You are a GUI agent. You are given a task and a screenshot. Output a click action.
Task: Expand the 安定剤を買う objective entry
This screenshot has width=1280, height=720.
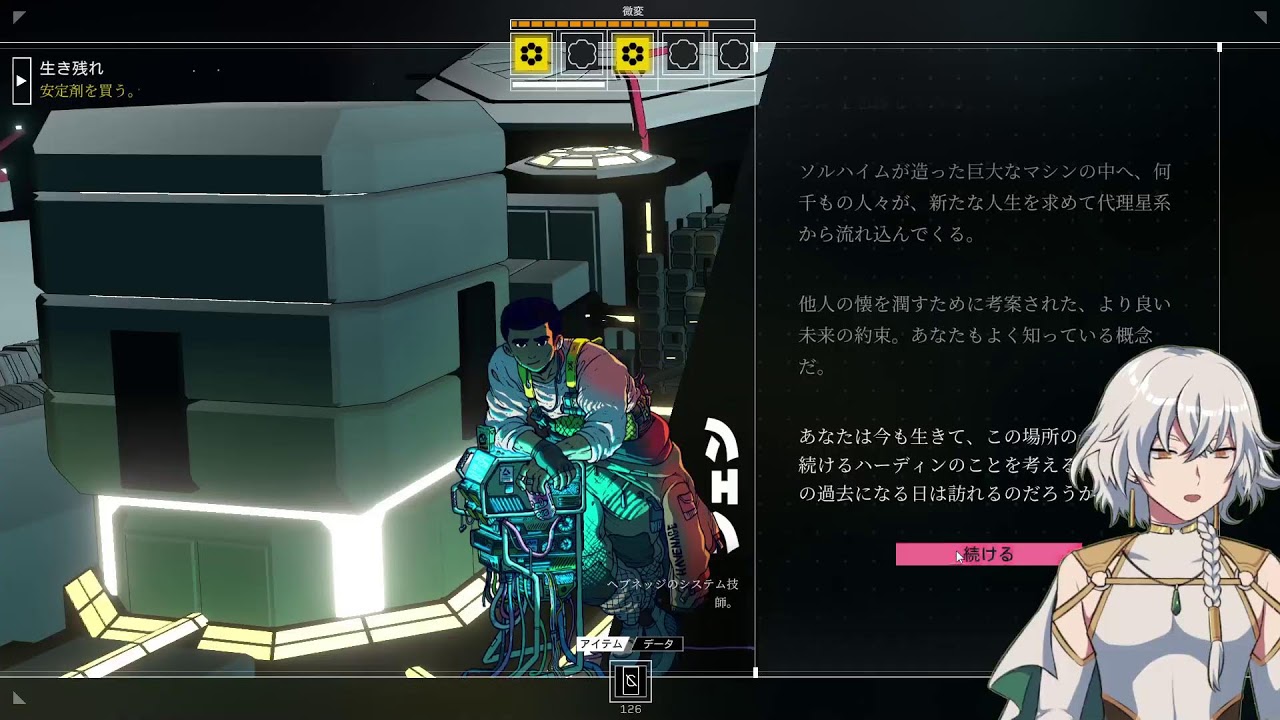pos(88,90)
